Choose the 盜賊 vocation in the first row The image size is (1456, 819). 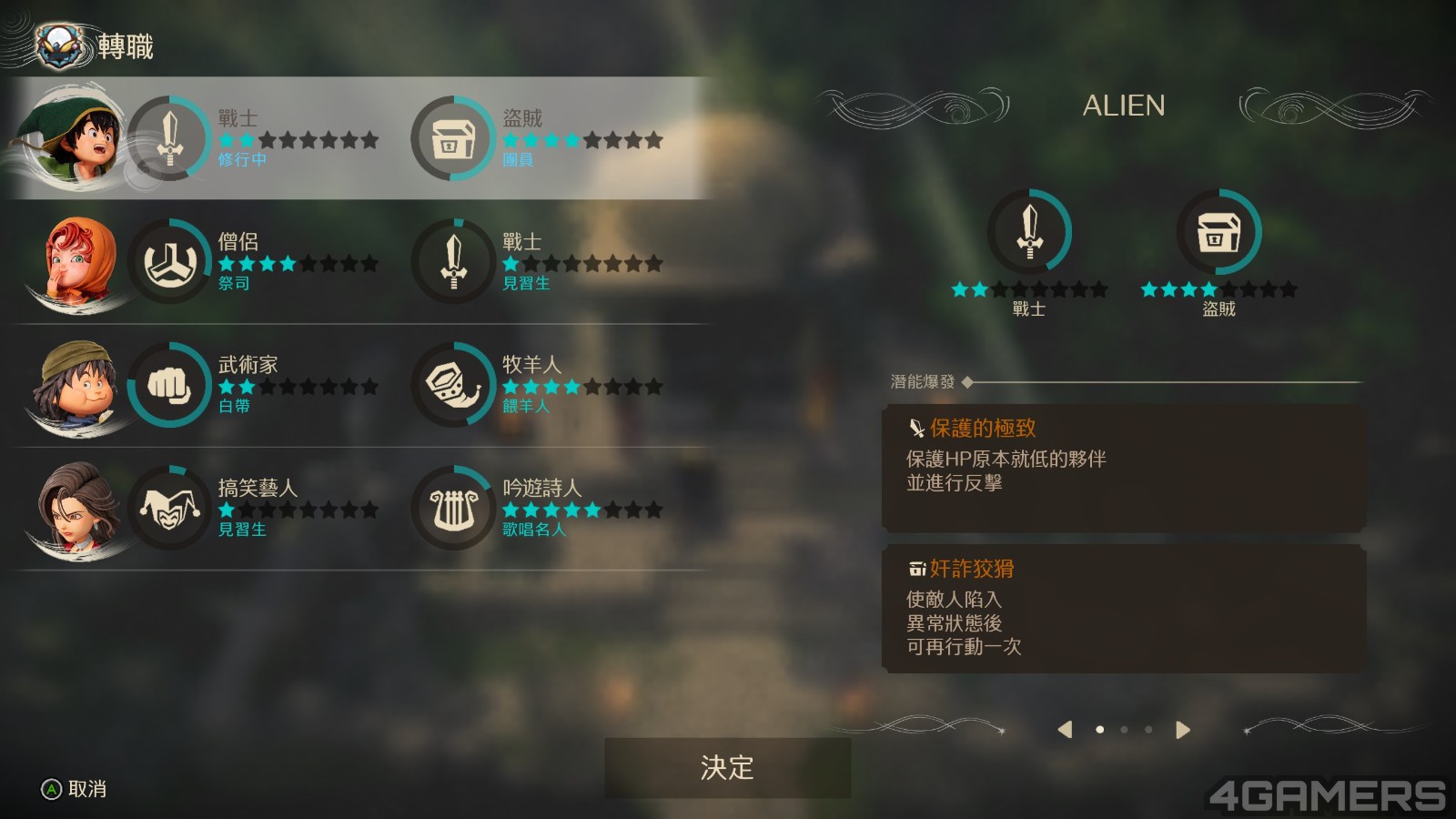point(539,138)
